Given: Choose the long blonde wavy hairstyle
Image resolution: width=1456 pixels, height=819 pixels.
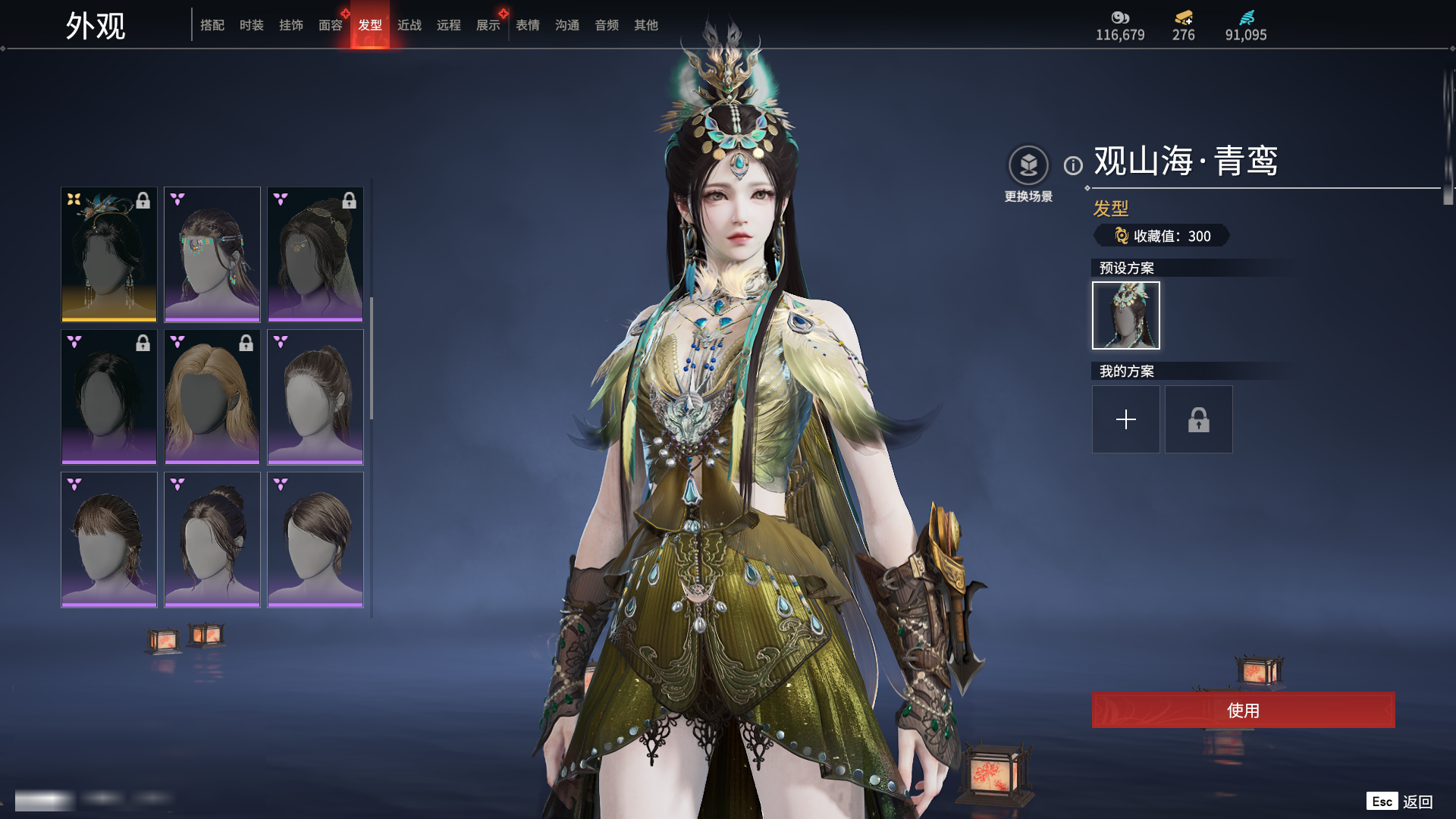Looking at the screenshot, I should click(212, 397).
